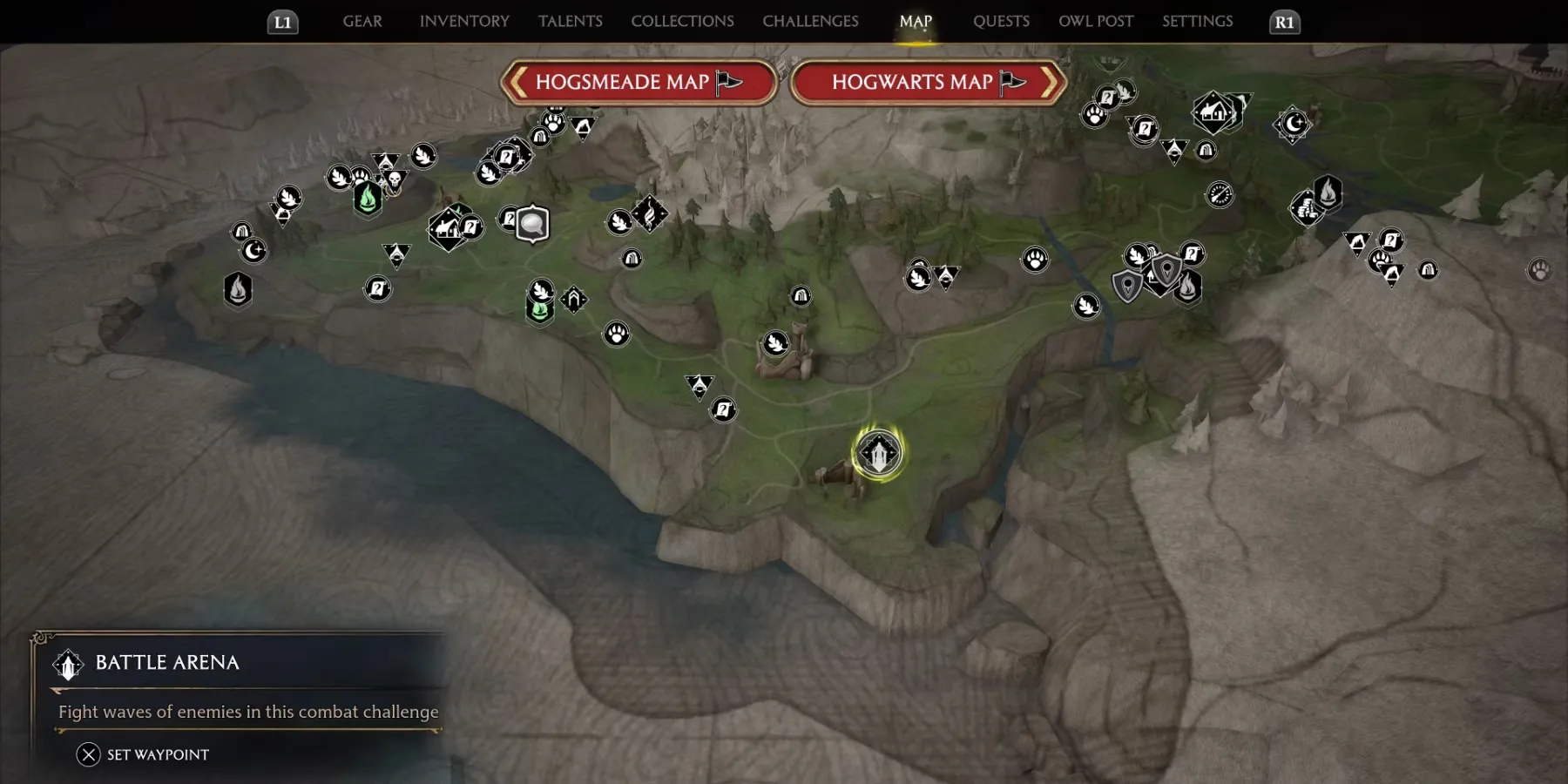Image resolution: width=1568 pixels, height=784 pixels.
Task: Open the Challenges tab
Action: (x=810, y=21)
